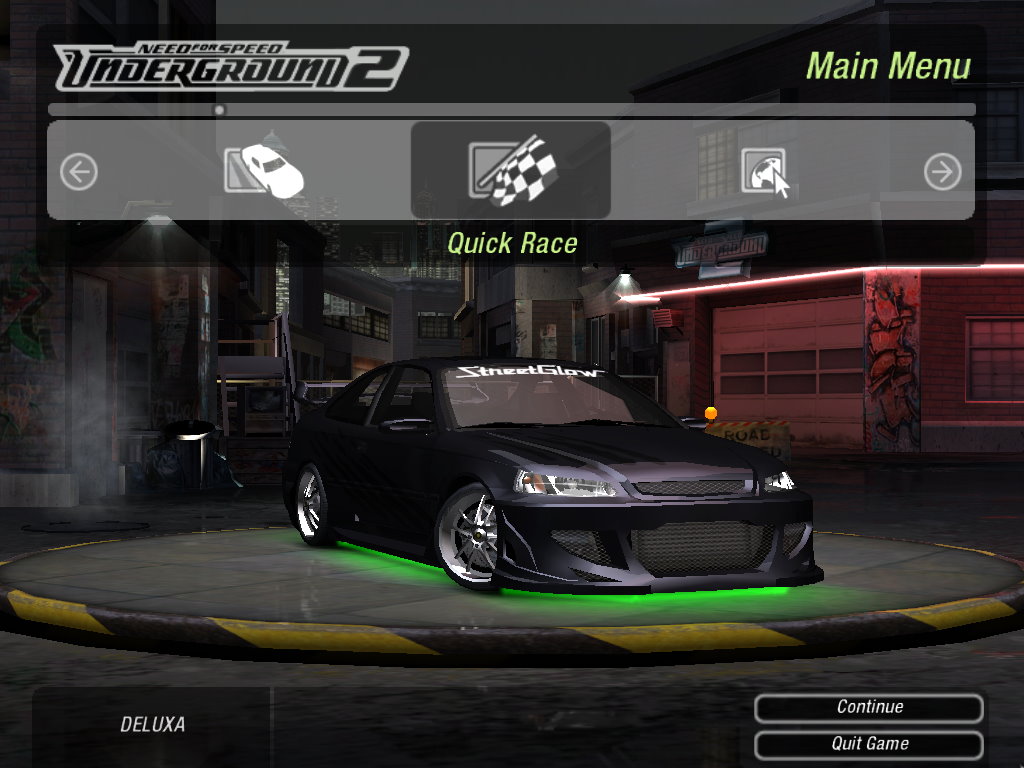This screenshot has height=768, width=1024.
Task: Click the right arrow to cycle menu
Action: click(942, 172)
